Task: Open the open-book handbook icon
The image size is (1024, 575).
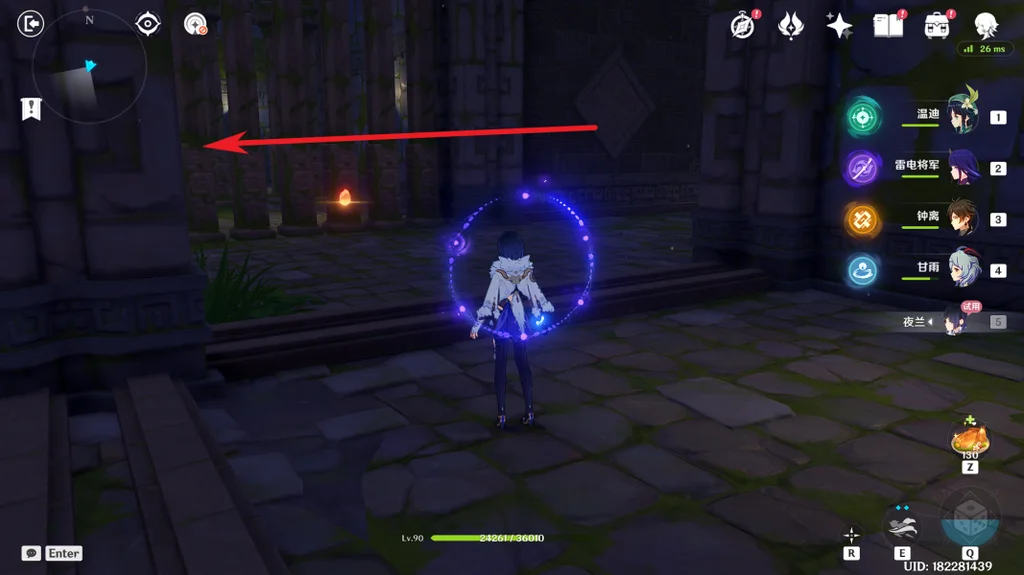Action: [887, 26]
